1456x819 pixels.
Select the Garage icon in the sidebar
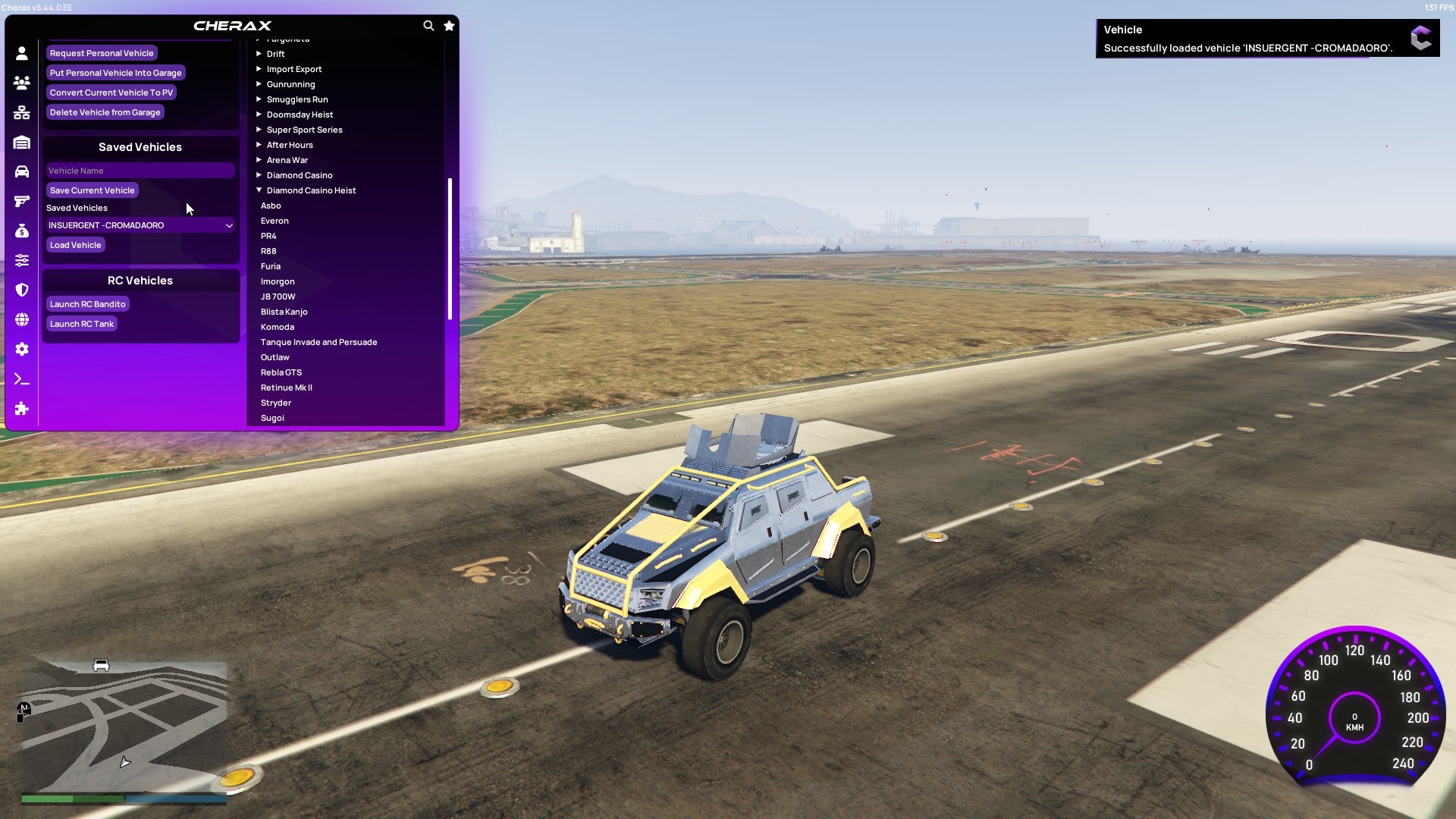coord(22,142)
